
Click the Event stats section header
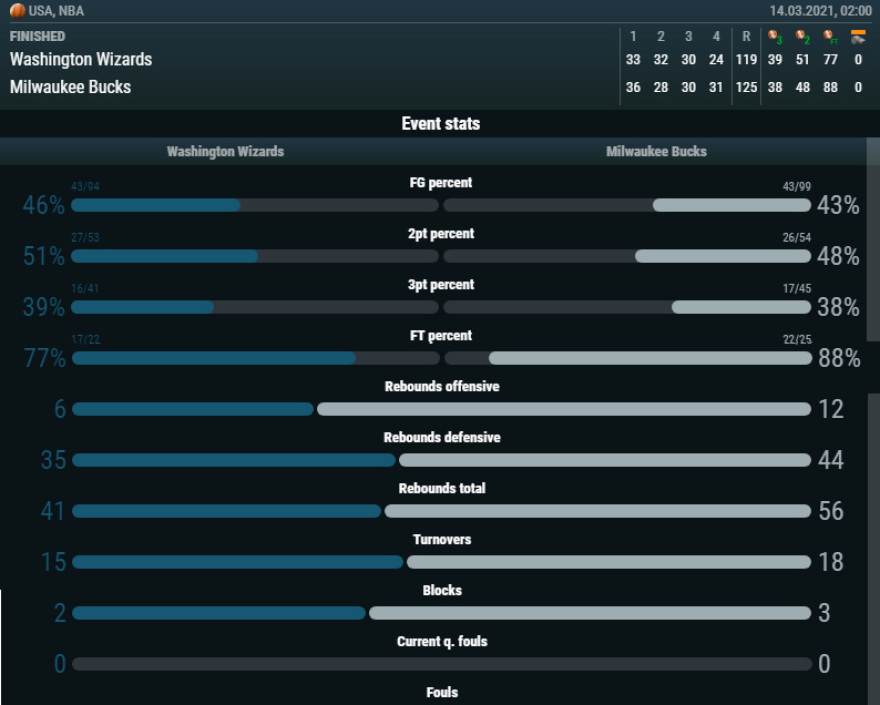point(440,124)
